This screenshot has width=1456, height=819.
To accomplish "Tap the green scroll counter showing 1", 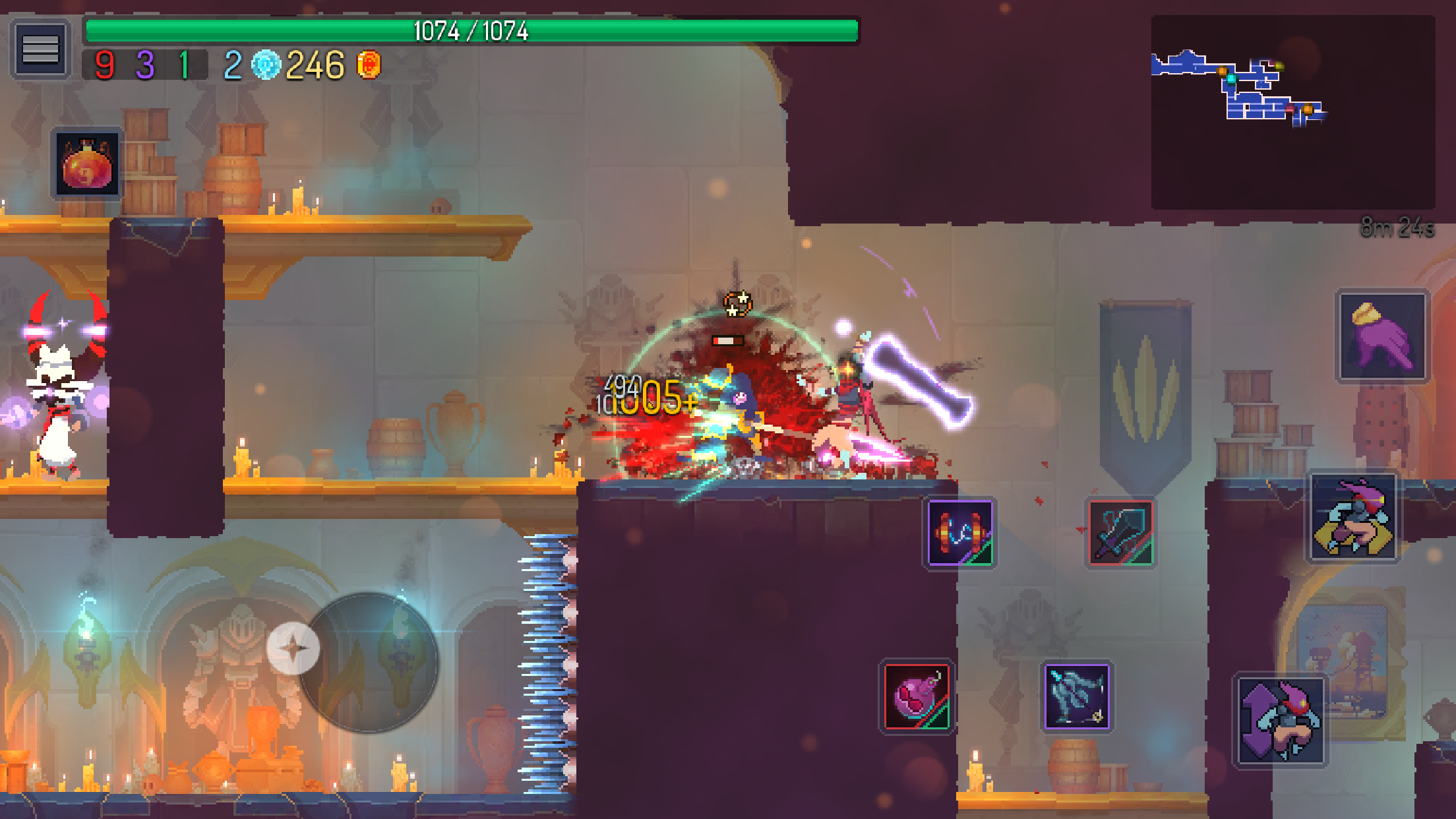I will [185, 65].
